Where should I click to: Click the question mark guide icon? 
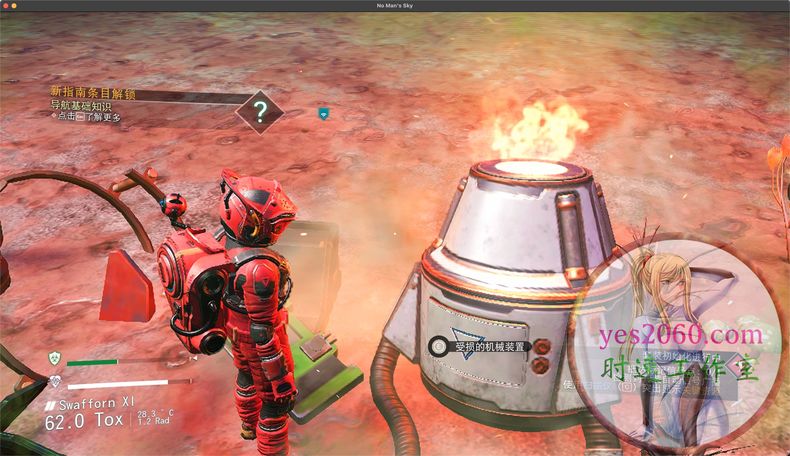pos(259,111)
